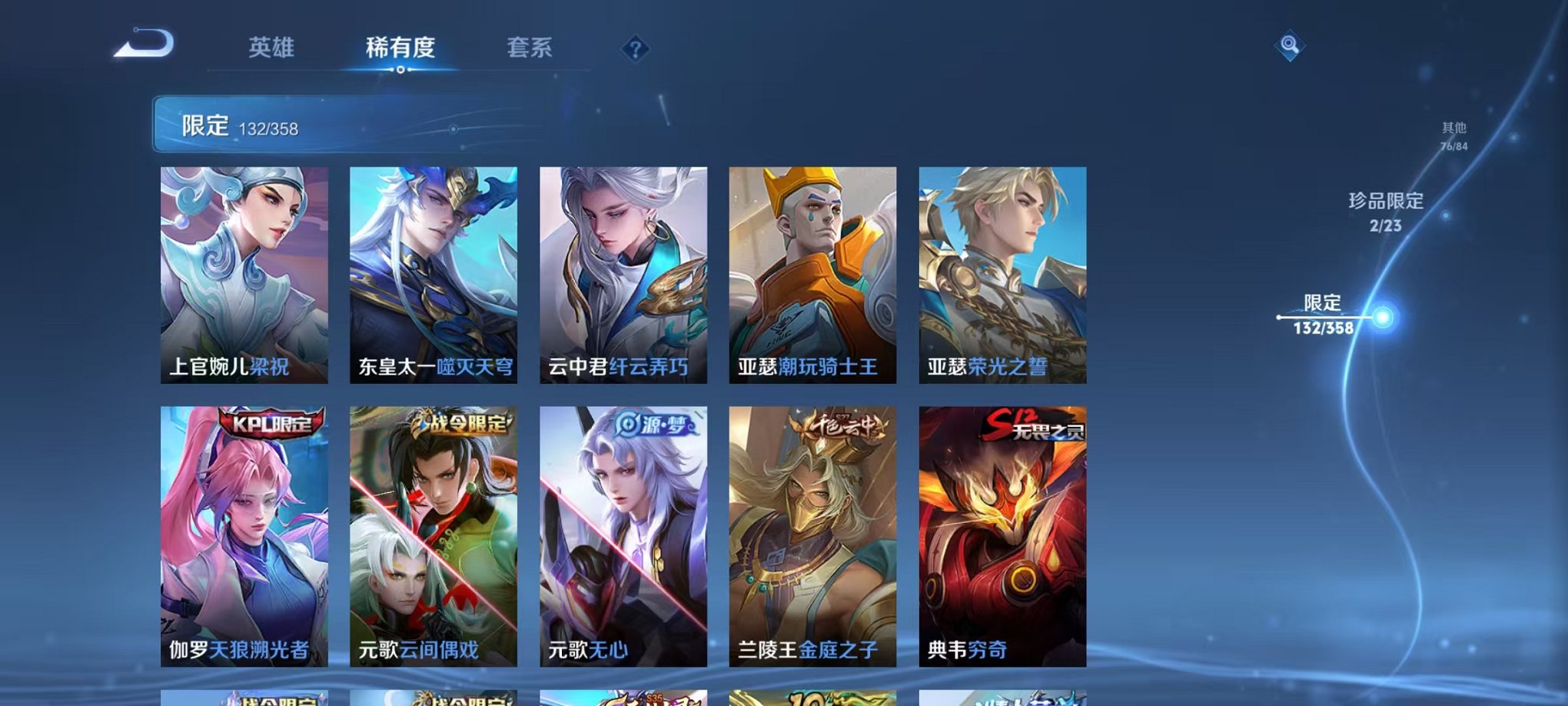View the 亚瑟 荣光之誓 skin
Image resolution: width=1568 pixels, height=706 pixels.
1003,277
